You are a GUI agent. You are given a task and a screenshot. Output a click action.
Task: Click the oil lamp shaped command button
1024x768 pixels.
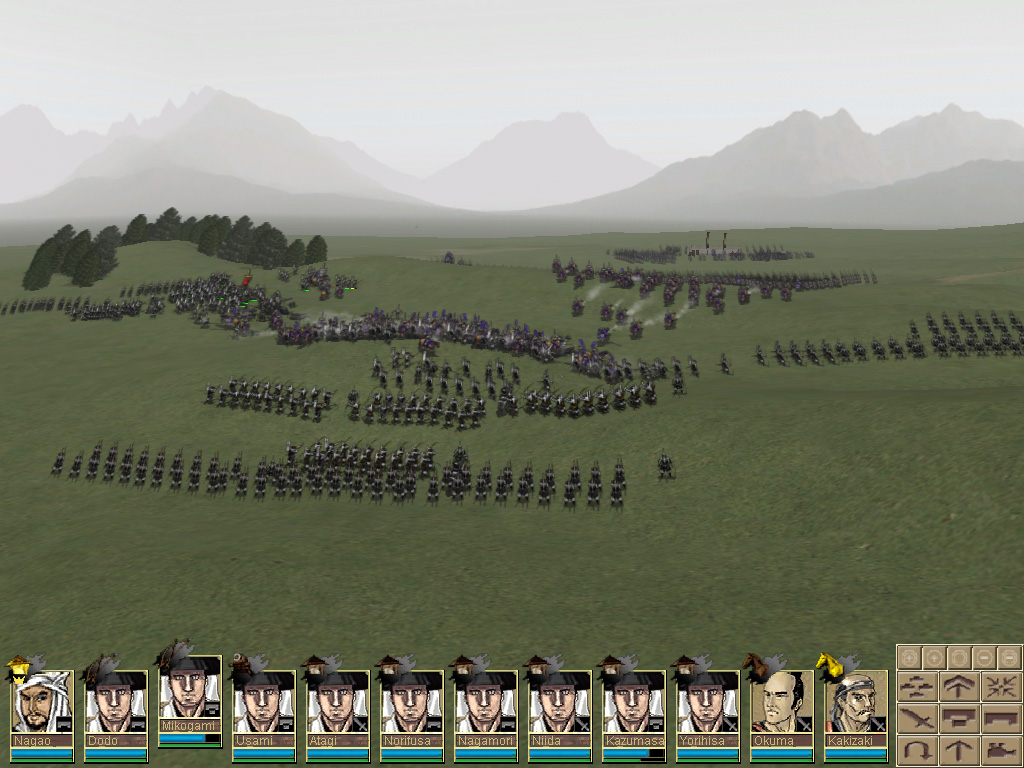(1000, 749)
